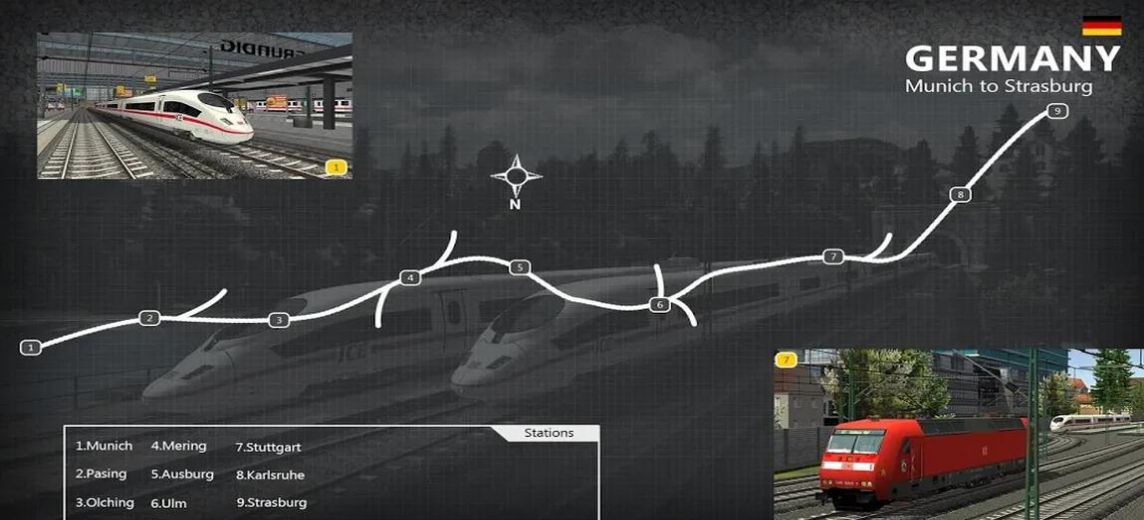Pick Olching from the stations list
The width and height of the screenshot is (1144, 520).
pos(105,502)
